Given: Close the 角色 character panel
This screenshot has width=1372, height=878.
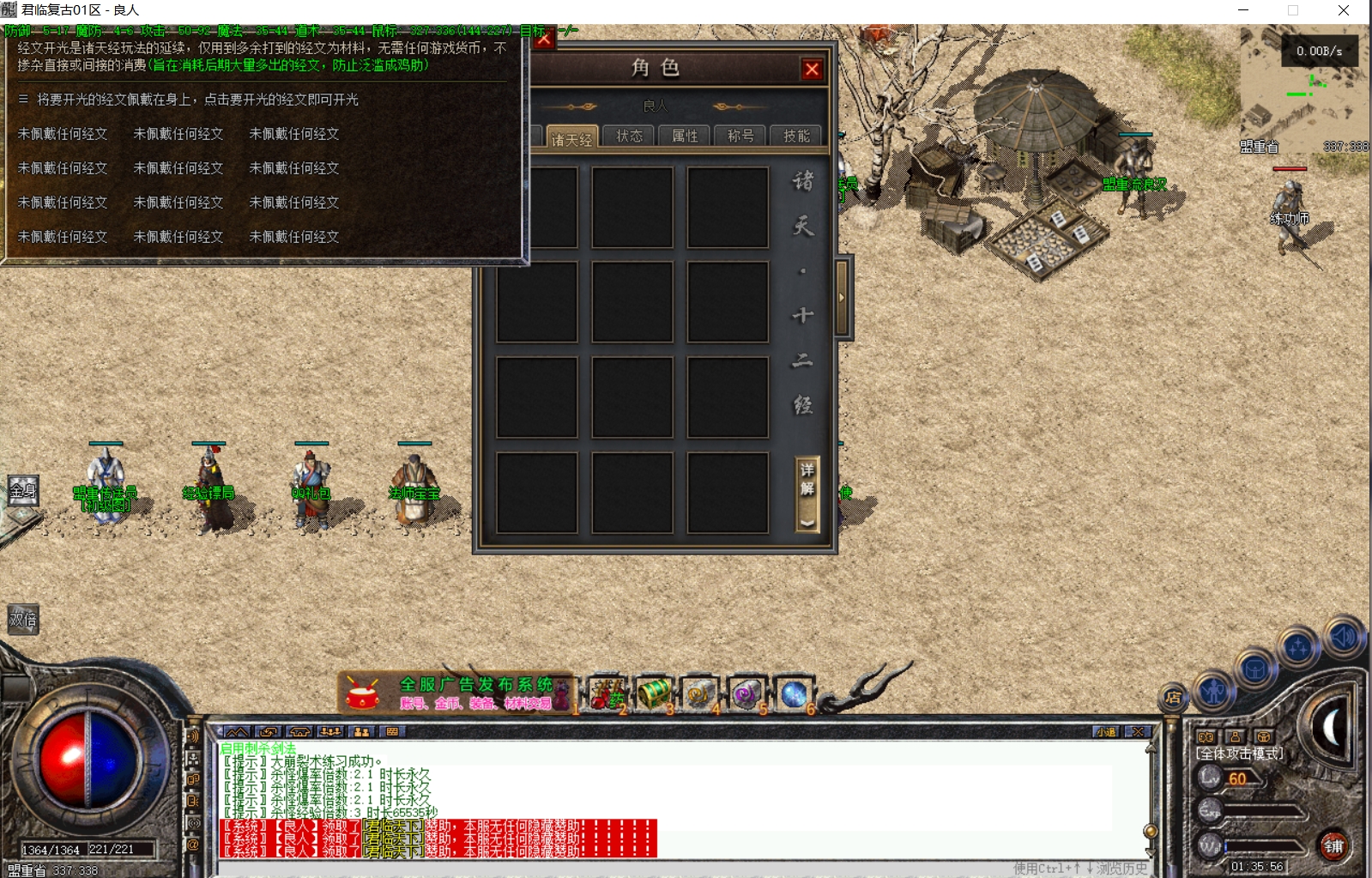Looking at the screenshot, I should point(812,70).
